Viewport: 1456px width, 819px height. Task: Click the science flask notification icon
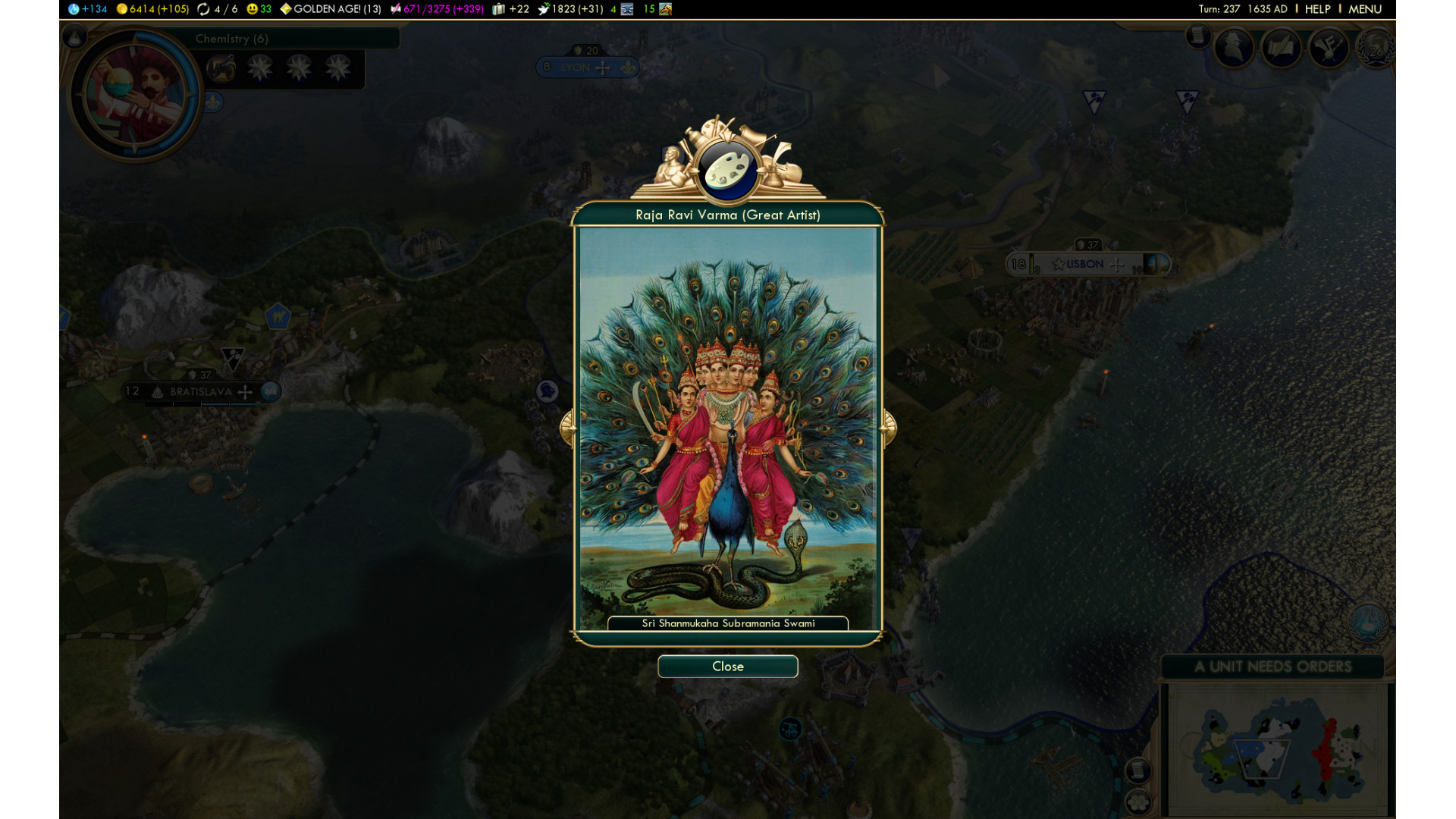coord(1367,623)
